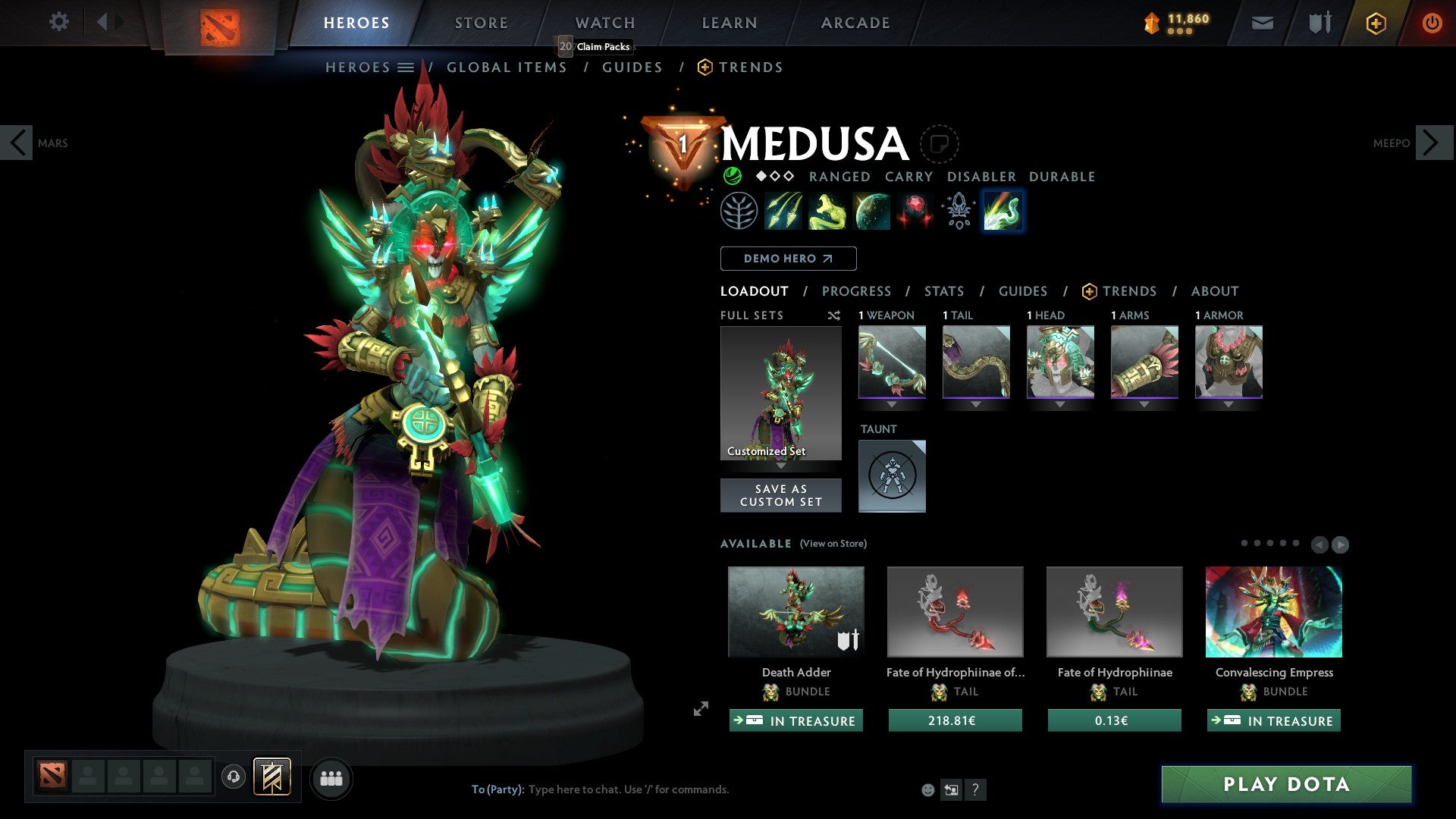Open voice chat headset icon near party slots
The image size is (1456, 819).
coord(233,777)
